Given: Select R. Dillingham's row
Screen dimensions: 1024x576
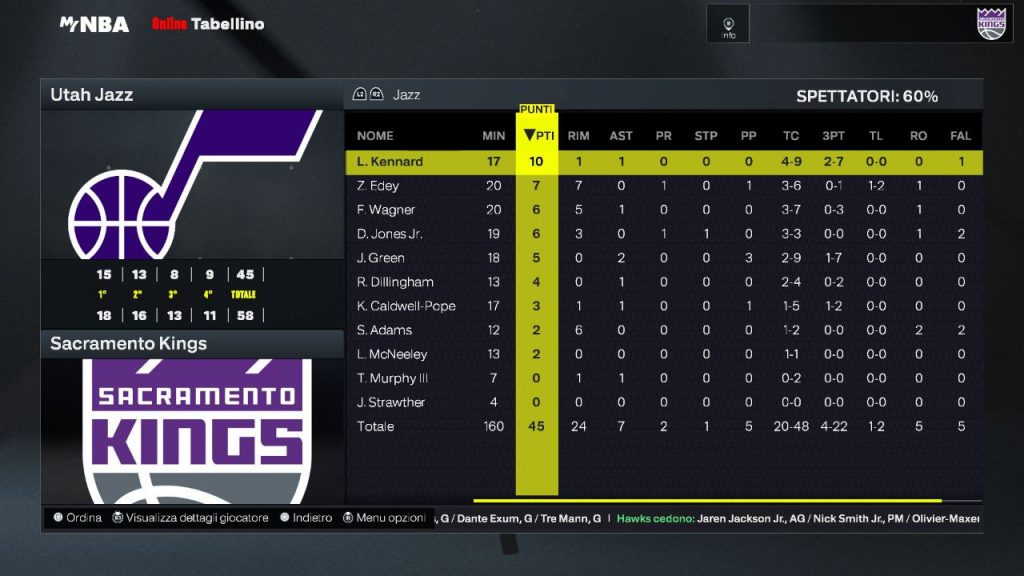Looking at the screenshot, I should pos(395,282).
